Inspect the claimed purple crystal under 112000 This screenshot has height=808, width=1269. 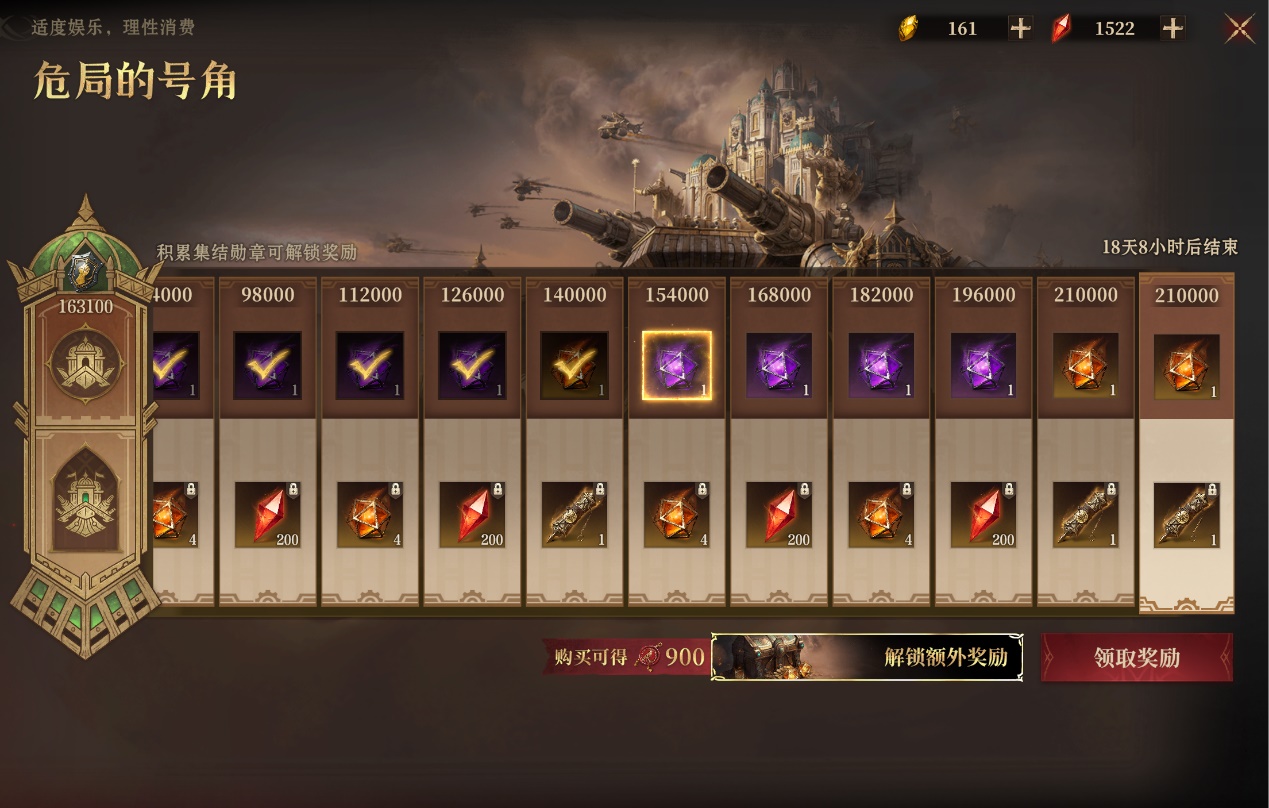point(370,365)
